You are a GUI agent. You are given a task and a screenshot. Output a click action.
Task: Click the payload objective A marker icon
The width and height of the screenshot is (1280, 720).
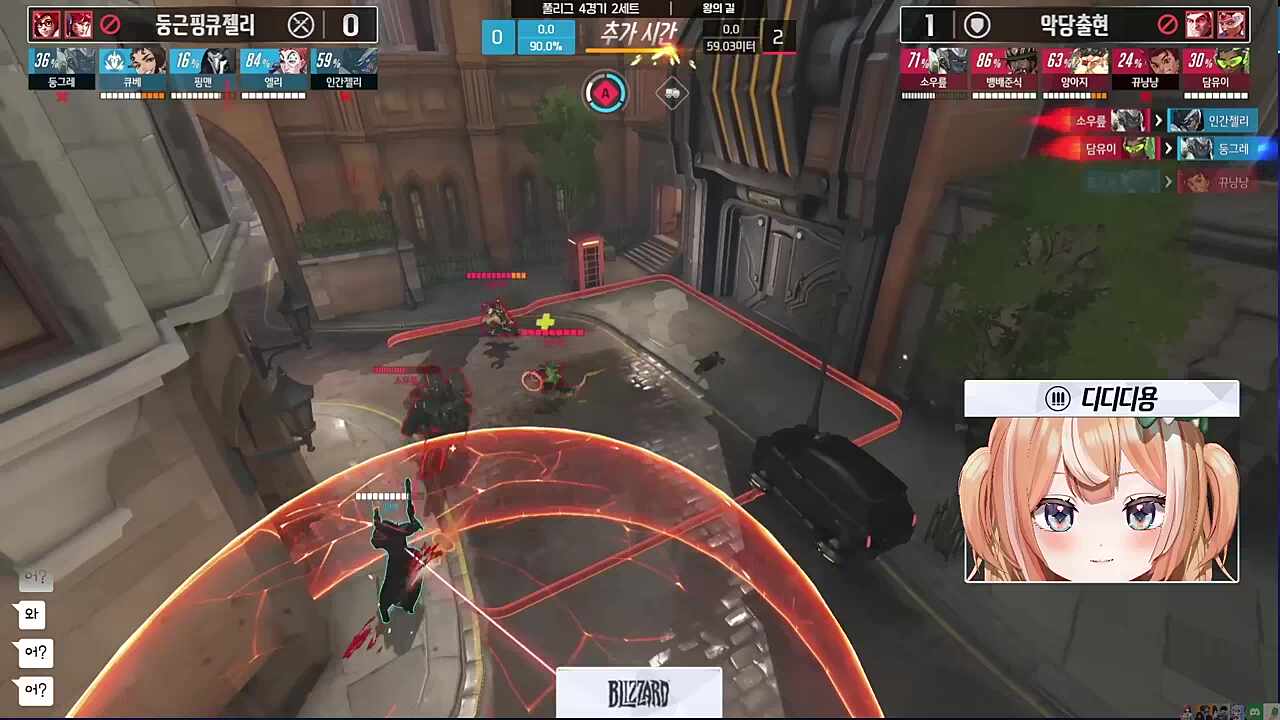point(605,93)
